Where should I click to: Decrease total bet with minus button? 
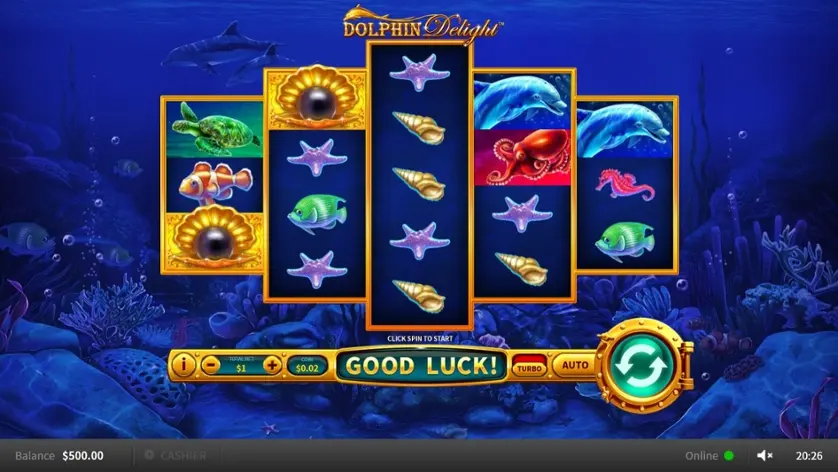click(210, 365)
